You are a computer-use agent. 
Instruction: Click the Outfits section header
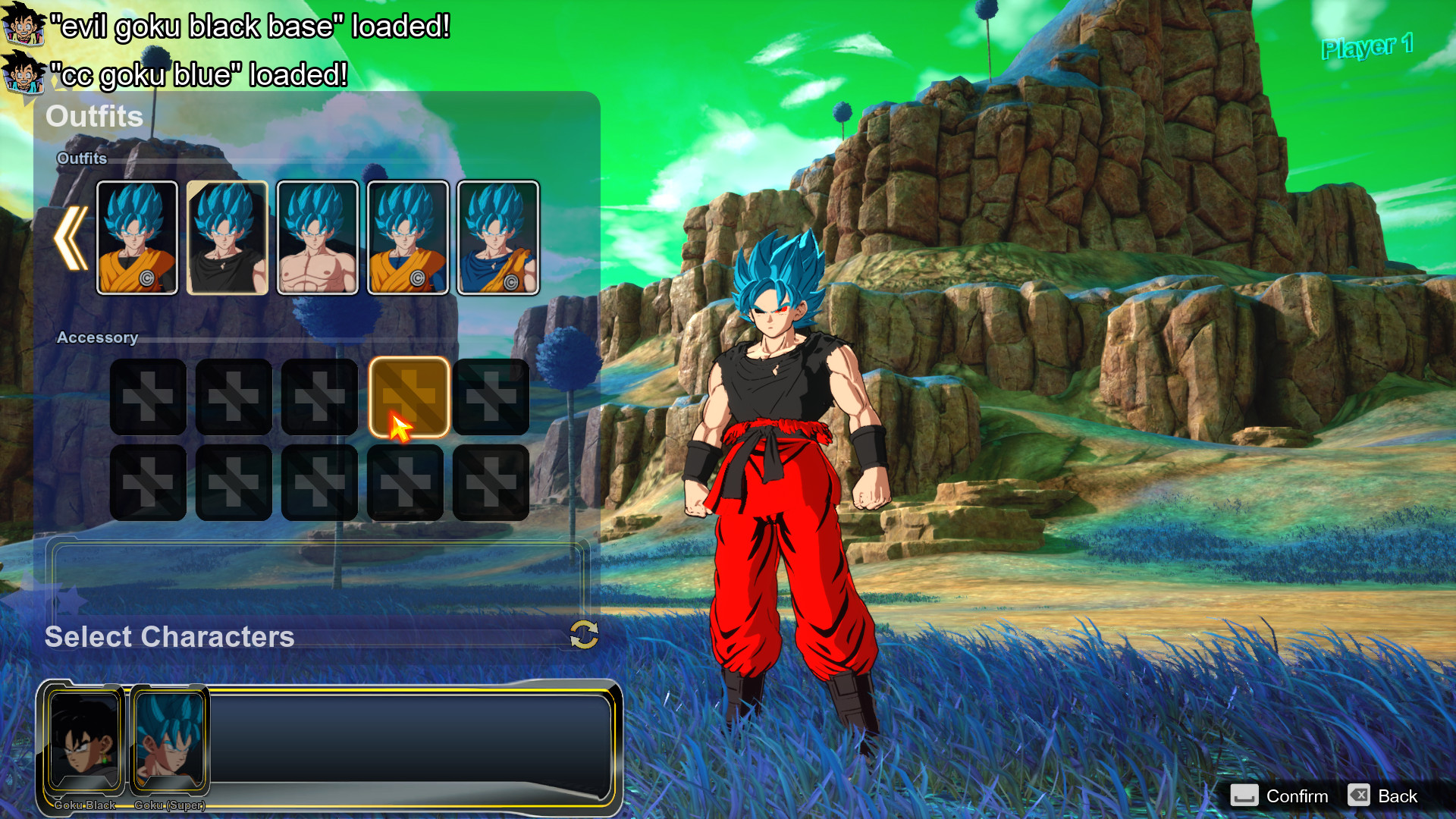tap(94, 116)
